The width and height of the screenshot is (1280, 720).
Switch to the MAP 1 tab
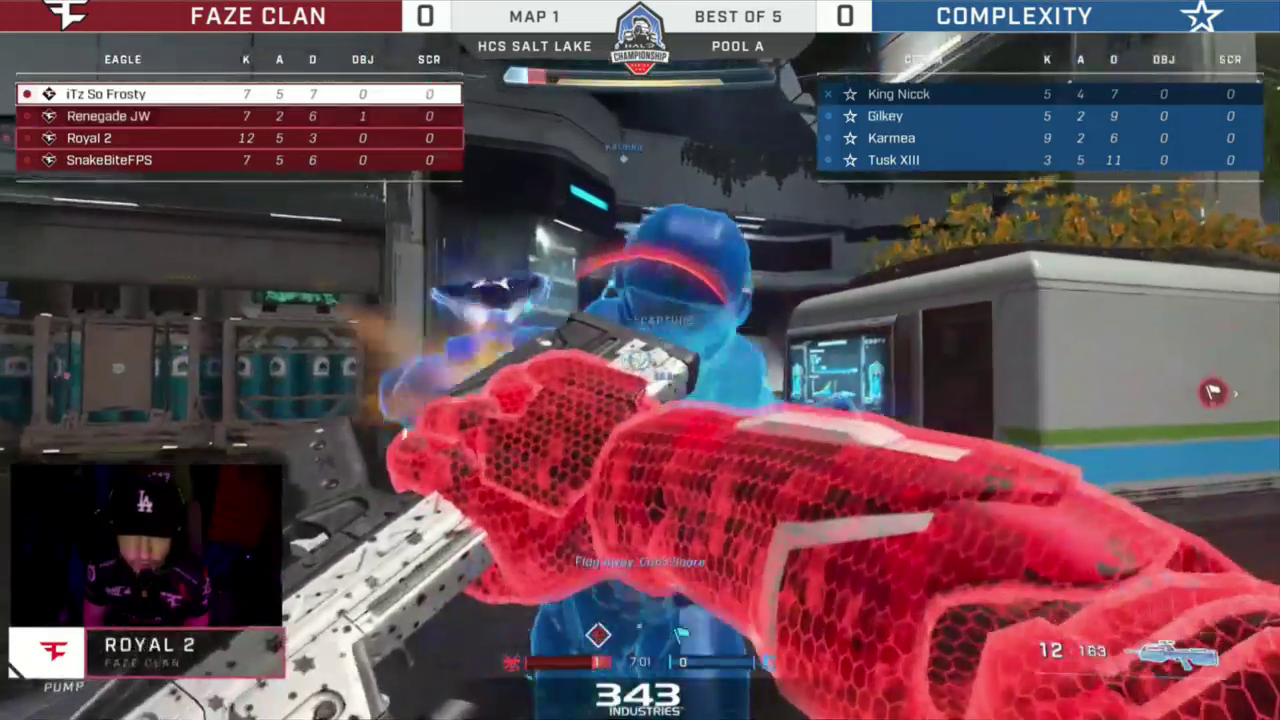pyautogui.click(x=534, y=16)
